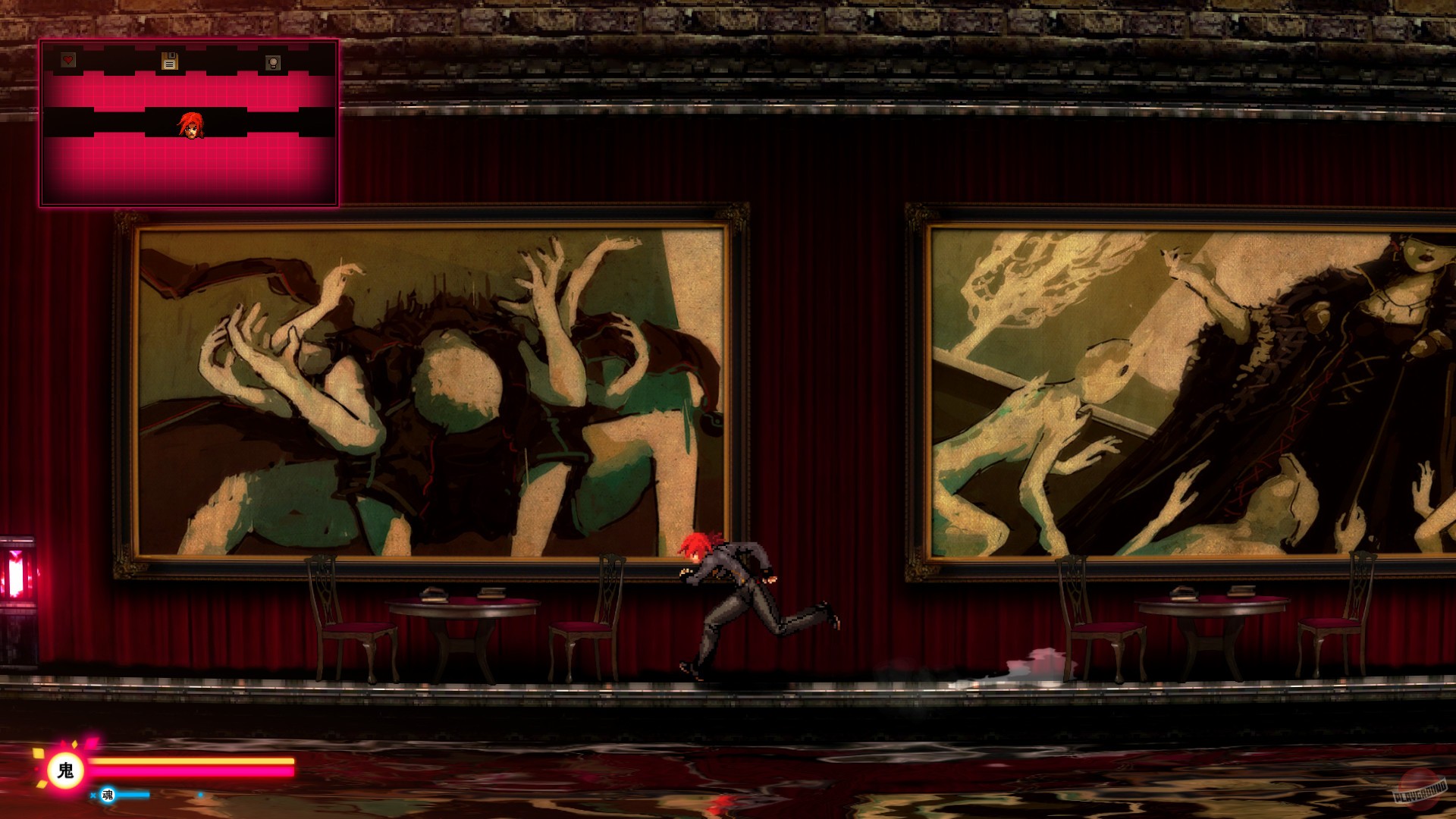Click the 鬼 emblem in the HUD
Viewport: 1456px width, 819px height.
(66, 770)
